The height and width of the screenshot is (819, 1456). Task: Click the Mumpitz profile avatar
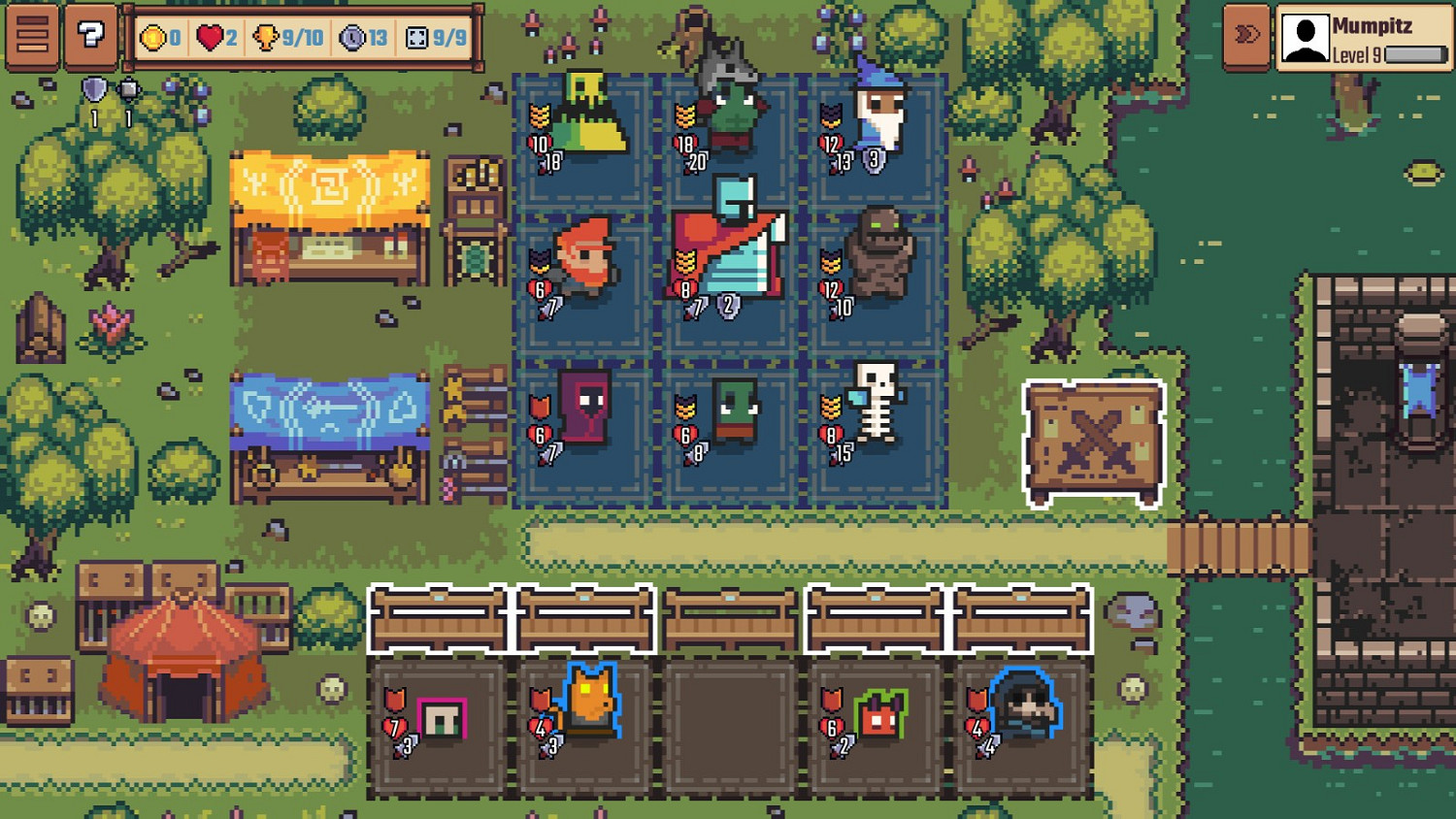click(1306, 36)
